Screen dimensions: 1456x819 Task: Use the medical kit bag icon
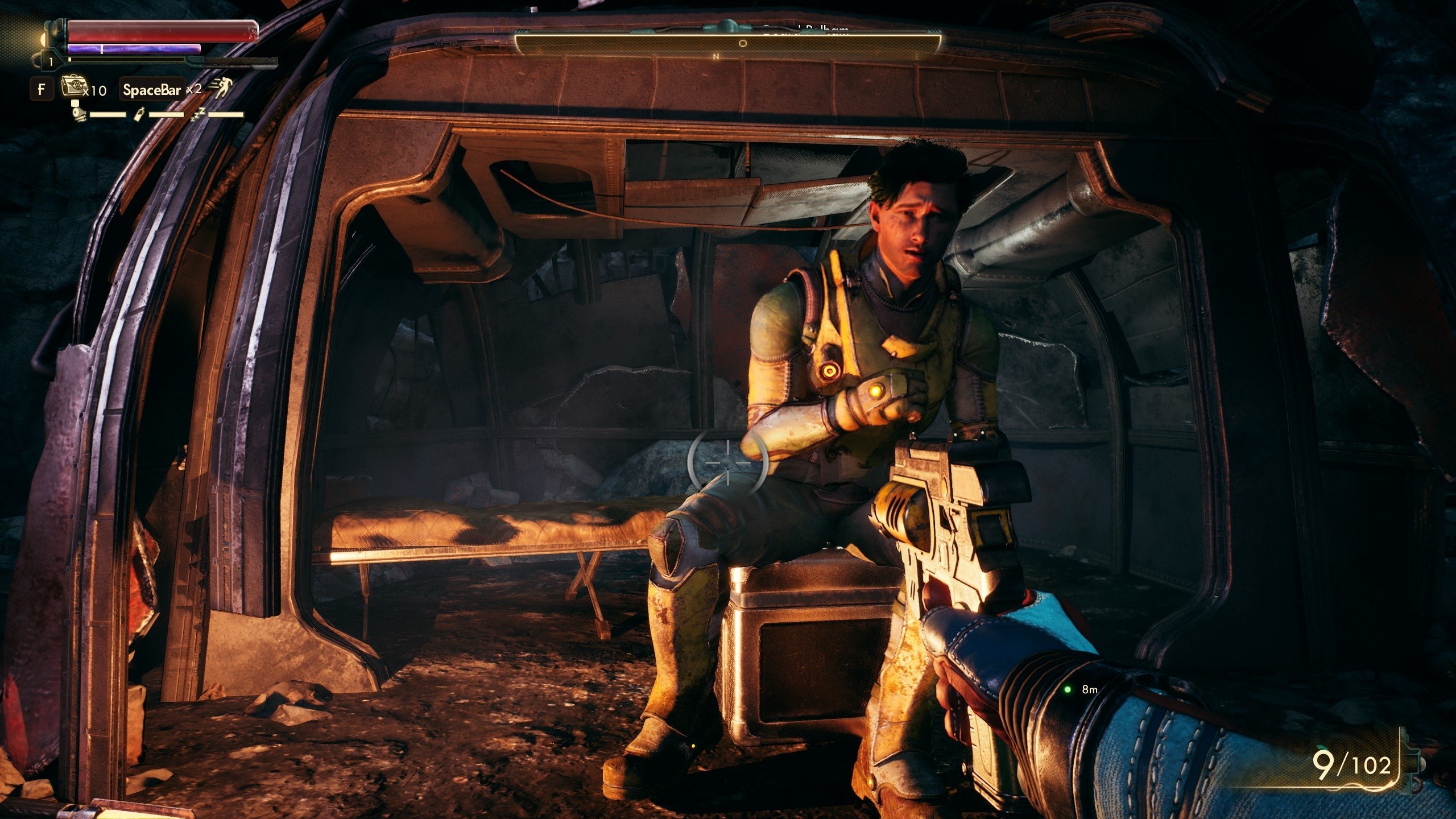(x=72, y=88)
